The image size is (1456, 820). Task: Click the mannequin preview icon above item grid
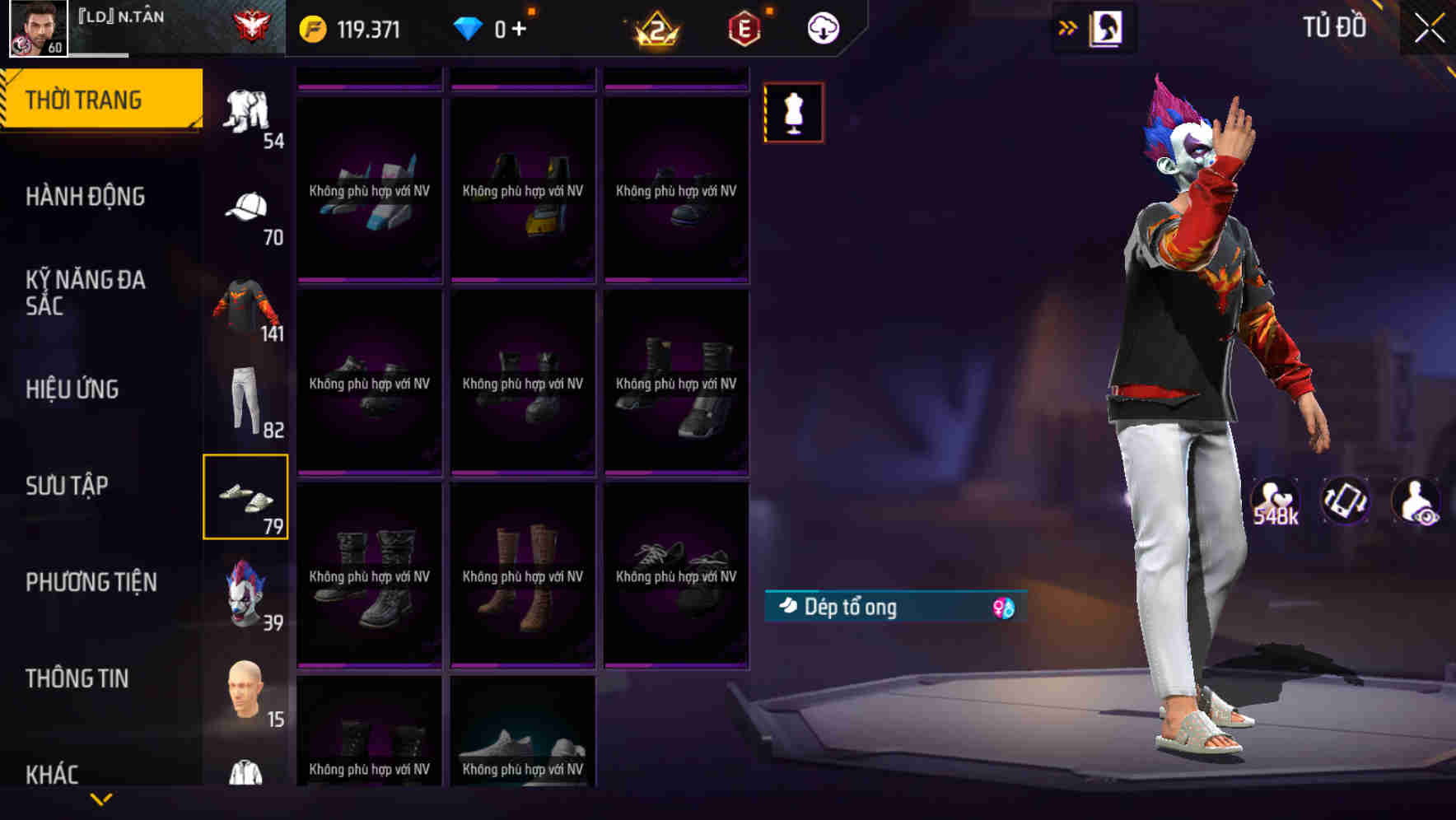793,113
